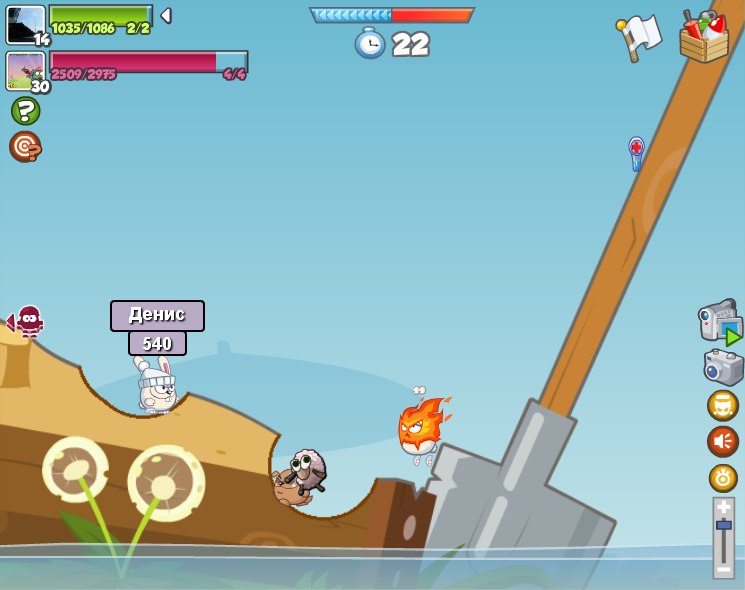The width and height of the screenshot is (745, 590).
Task: Start recording with the video camera icon
Action: click(720, 323)
